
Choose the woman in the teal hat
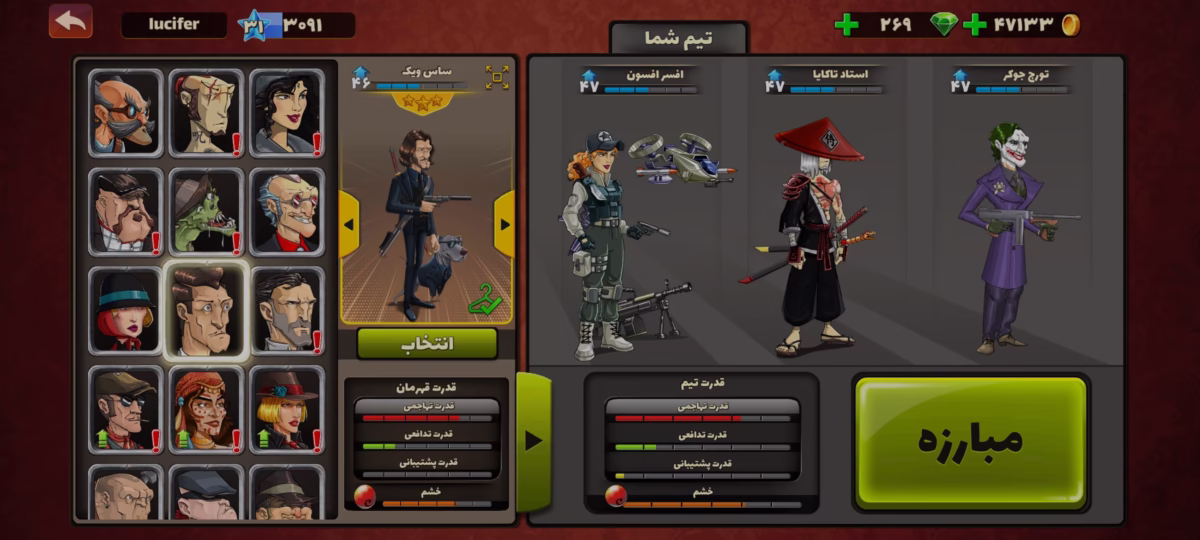tap(125, 311)
